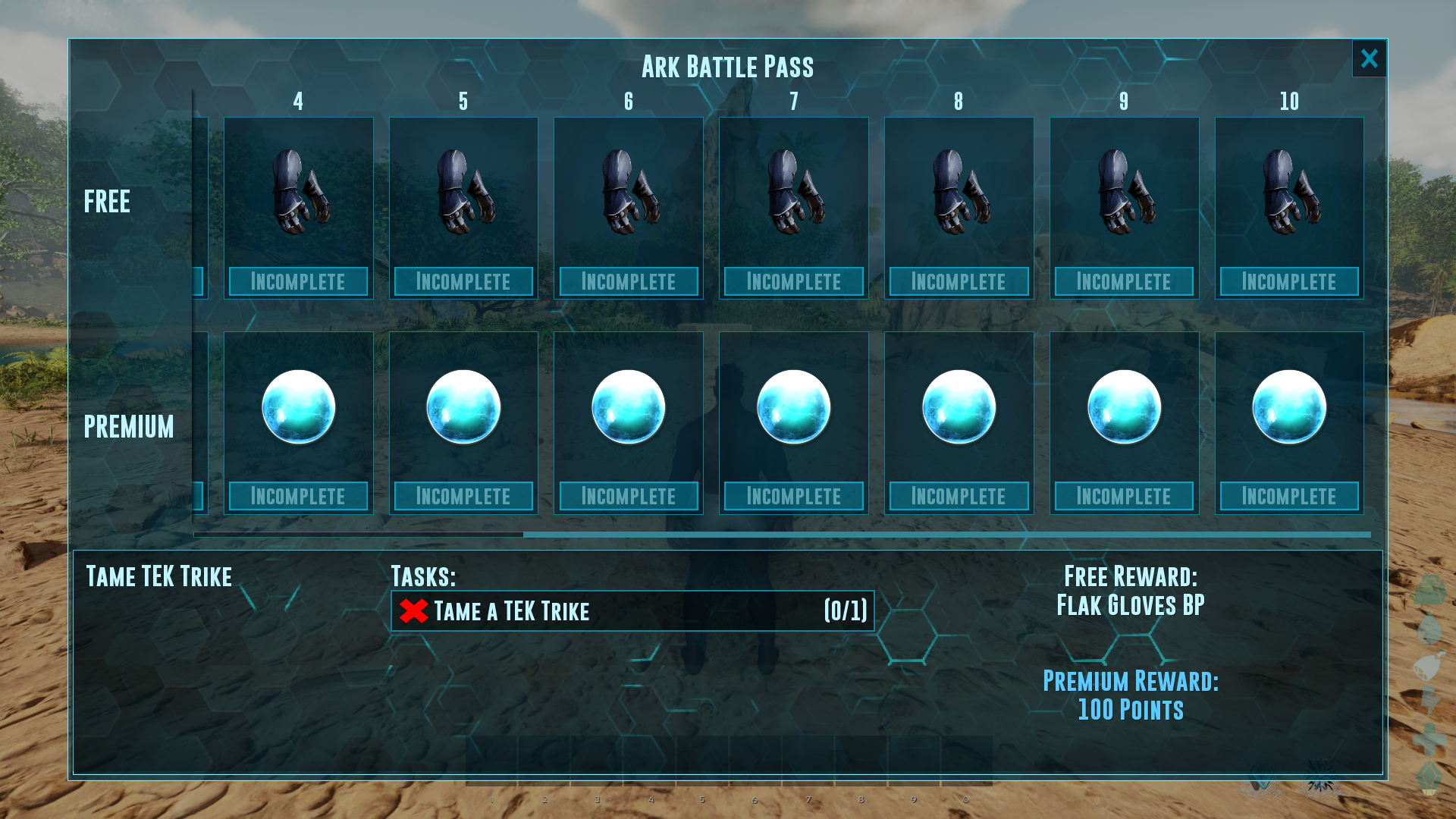Click the Incomplete button under tier 4 free

(299, 281)
